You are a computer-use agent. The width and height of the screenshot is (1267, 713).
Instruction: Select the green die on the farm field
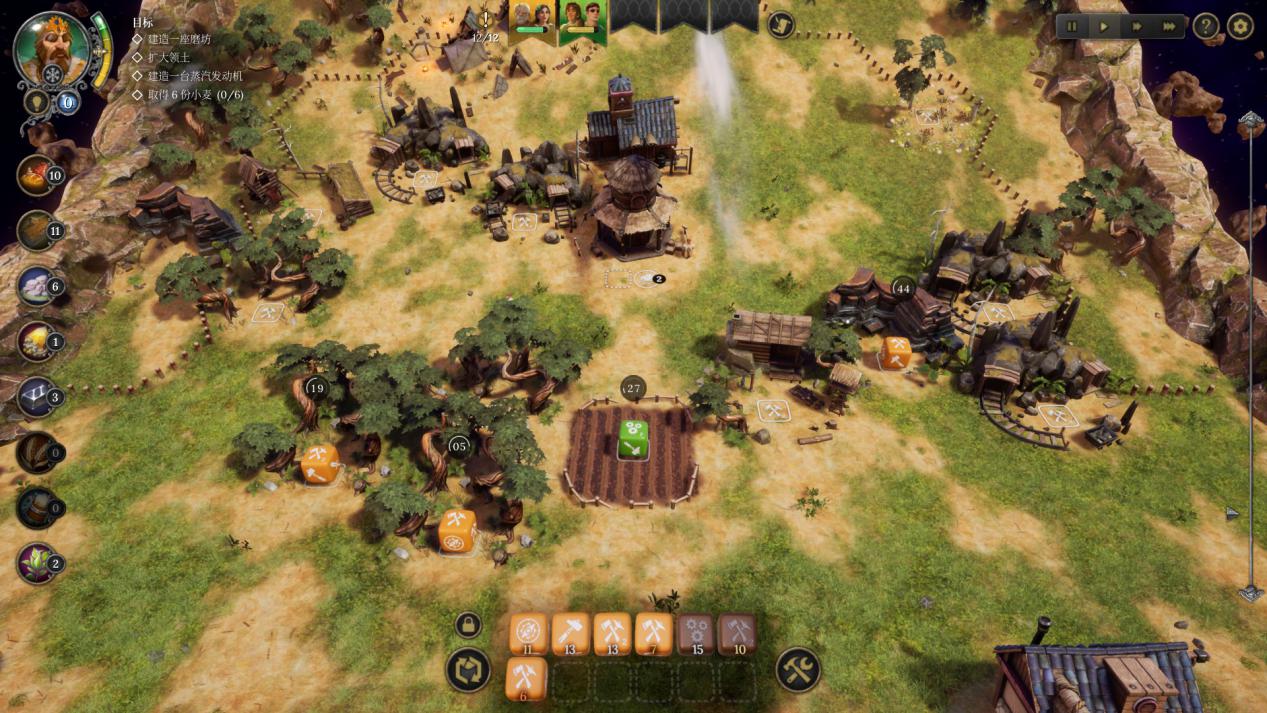(x=633, y=439)
